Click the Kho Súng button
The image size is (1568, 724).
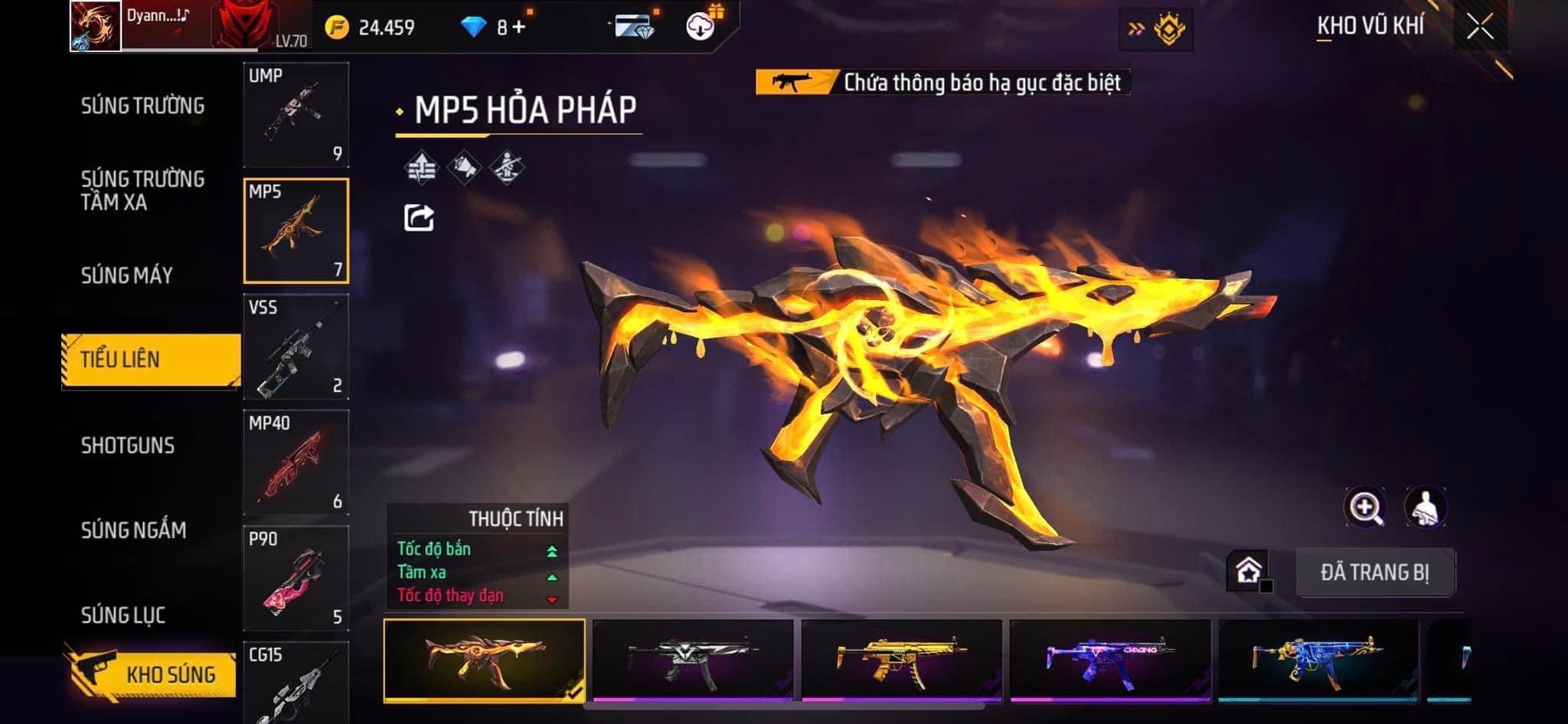tap(153, 674)
